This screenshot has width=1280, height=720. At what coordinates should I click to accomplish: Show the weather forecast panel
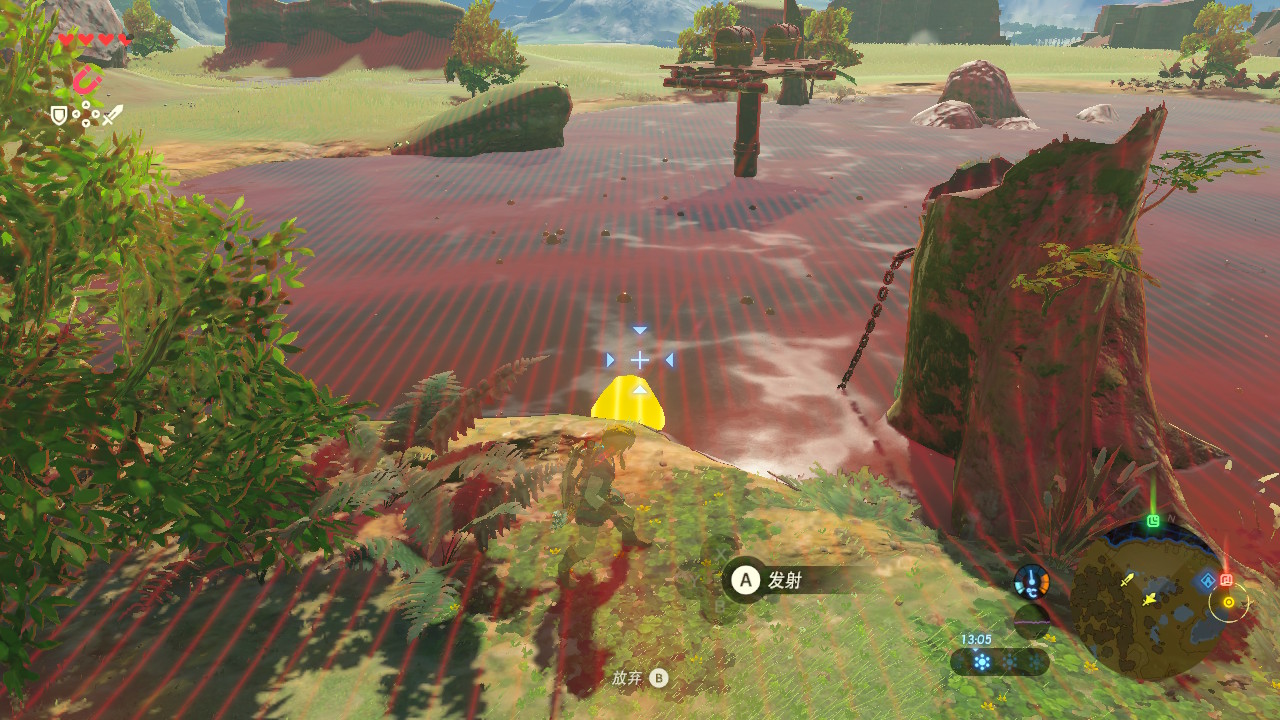click(x=999, y=662)
